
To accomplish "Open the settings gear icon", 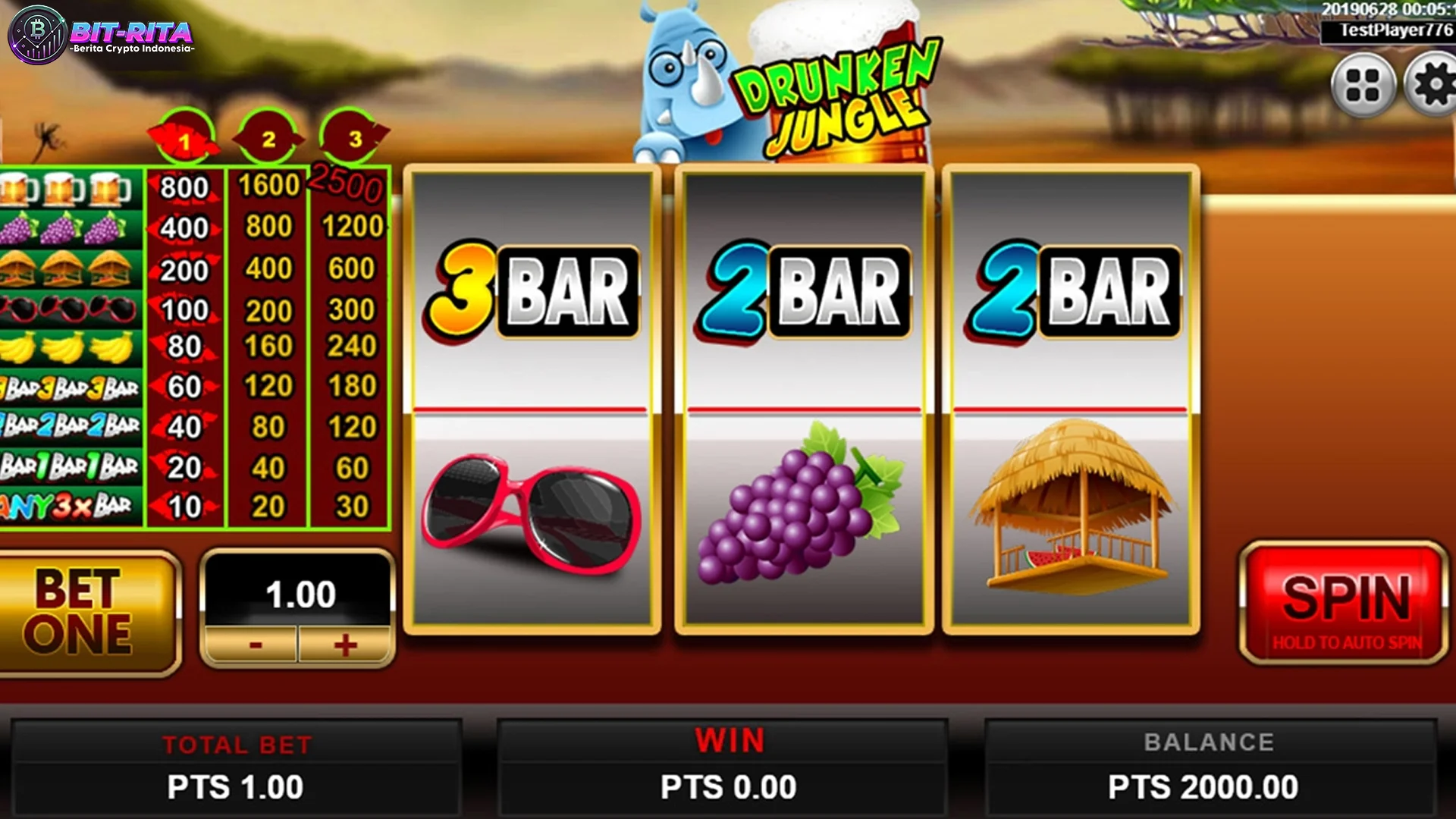I will [1432, 85].
